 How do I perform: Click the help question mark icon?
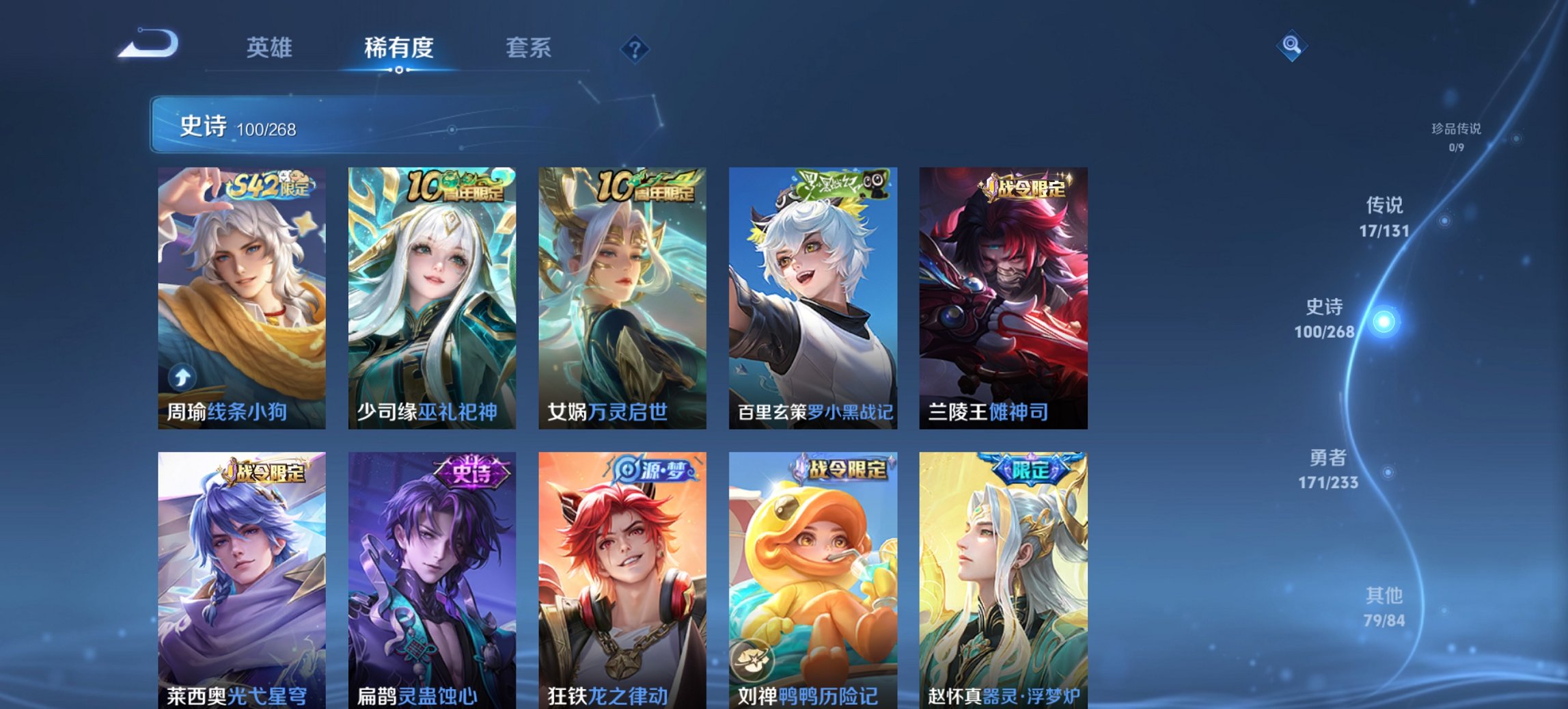click(635, 48)
